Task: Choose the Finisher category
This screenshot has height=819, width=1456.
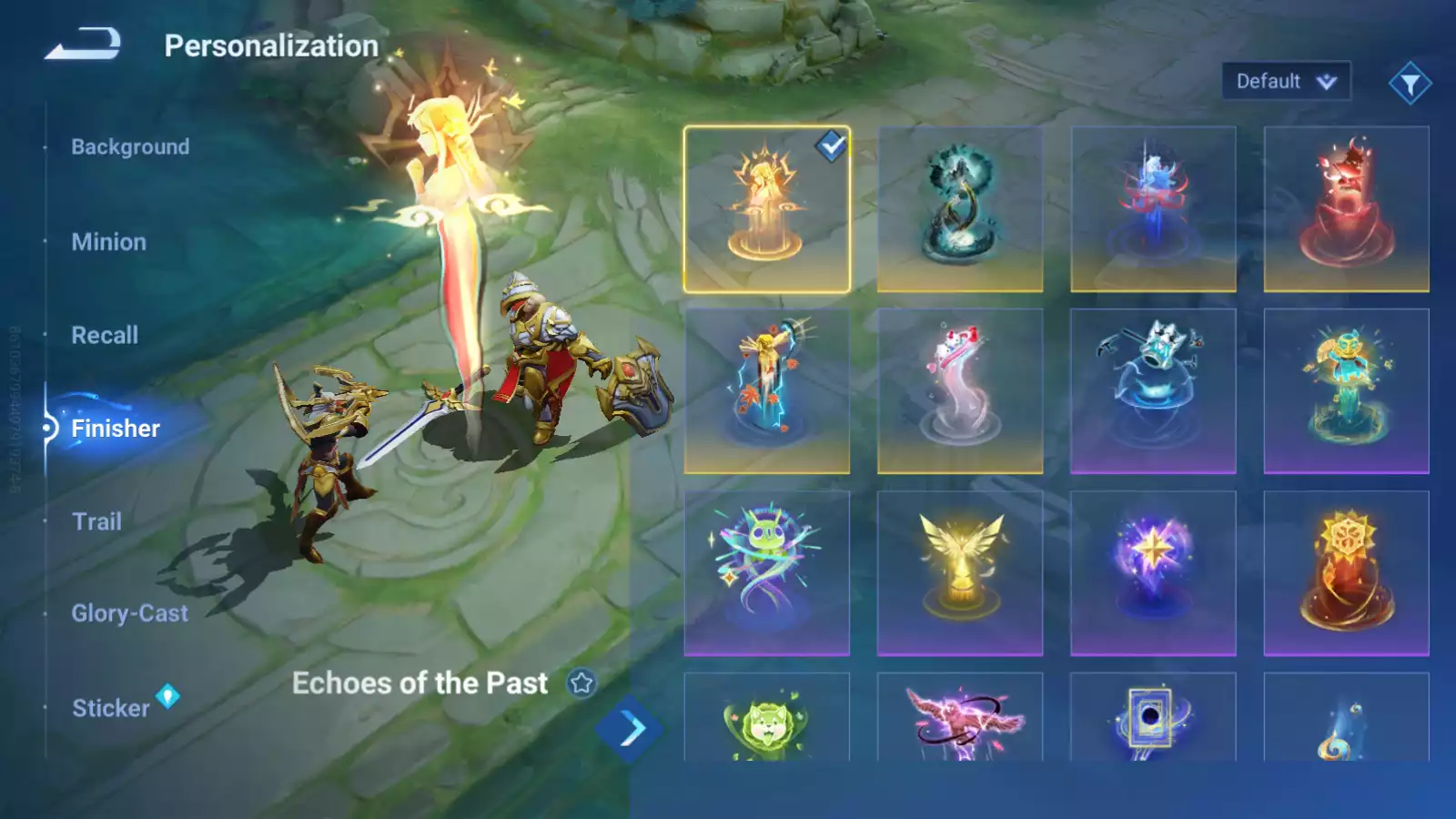Action: point(116,429)
